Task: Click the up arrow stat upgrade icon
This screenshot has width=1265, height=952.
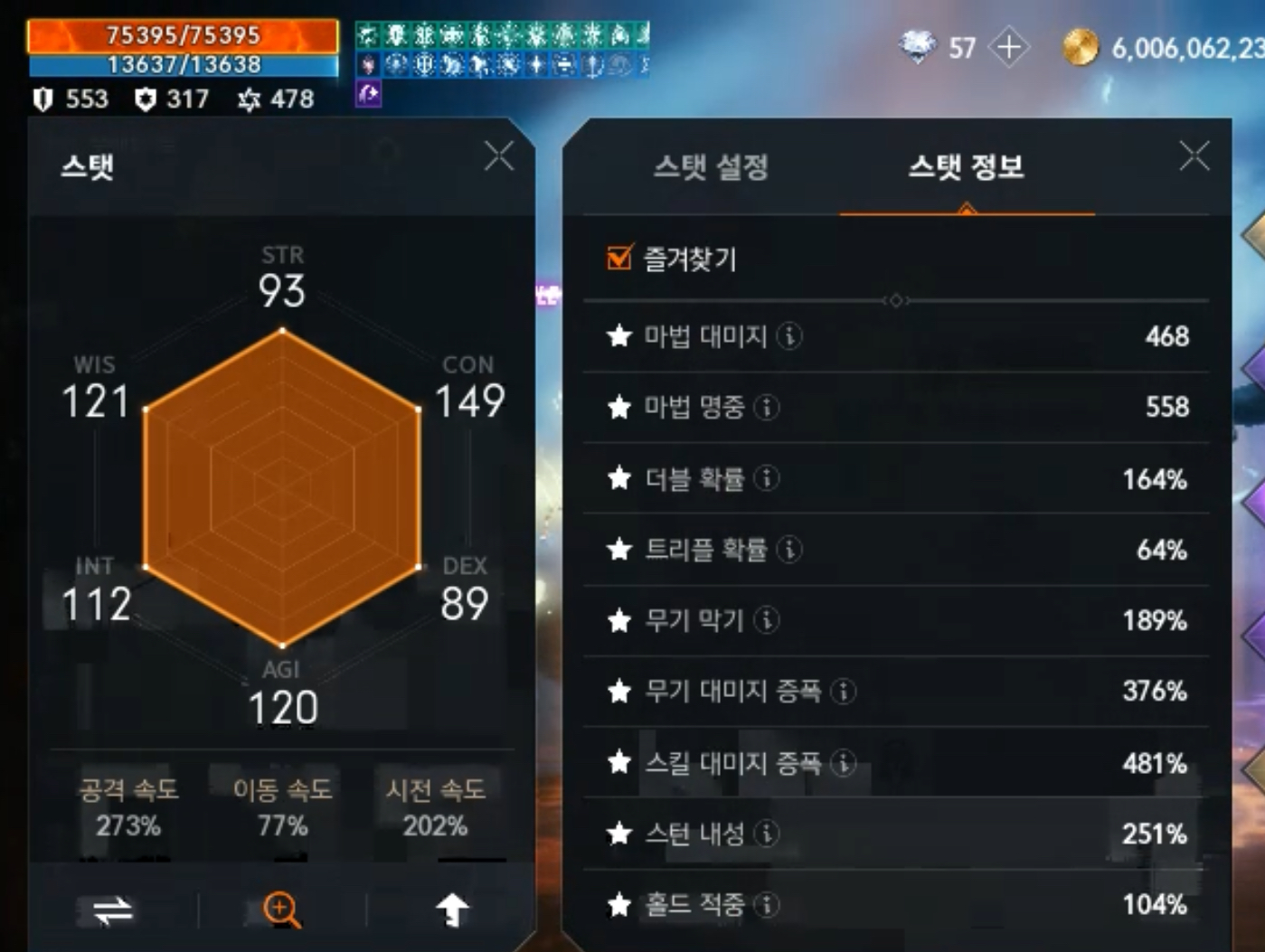Action: pos(452,910)
